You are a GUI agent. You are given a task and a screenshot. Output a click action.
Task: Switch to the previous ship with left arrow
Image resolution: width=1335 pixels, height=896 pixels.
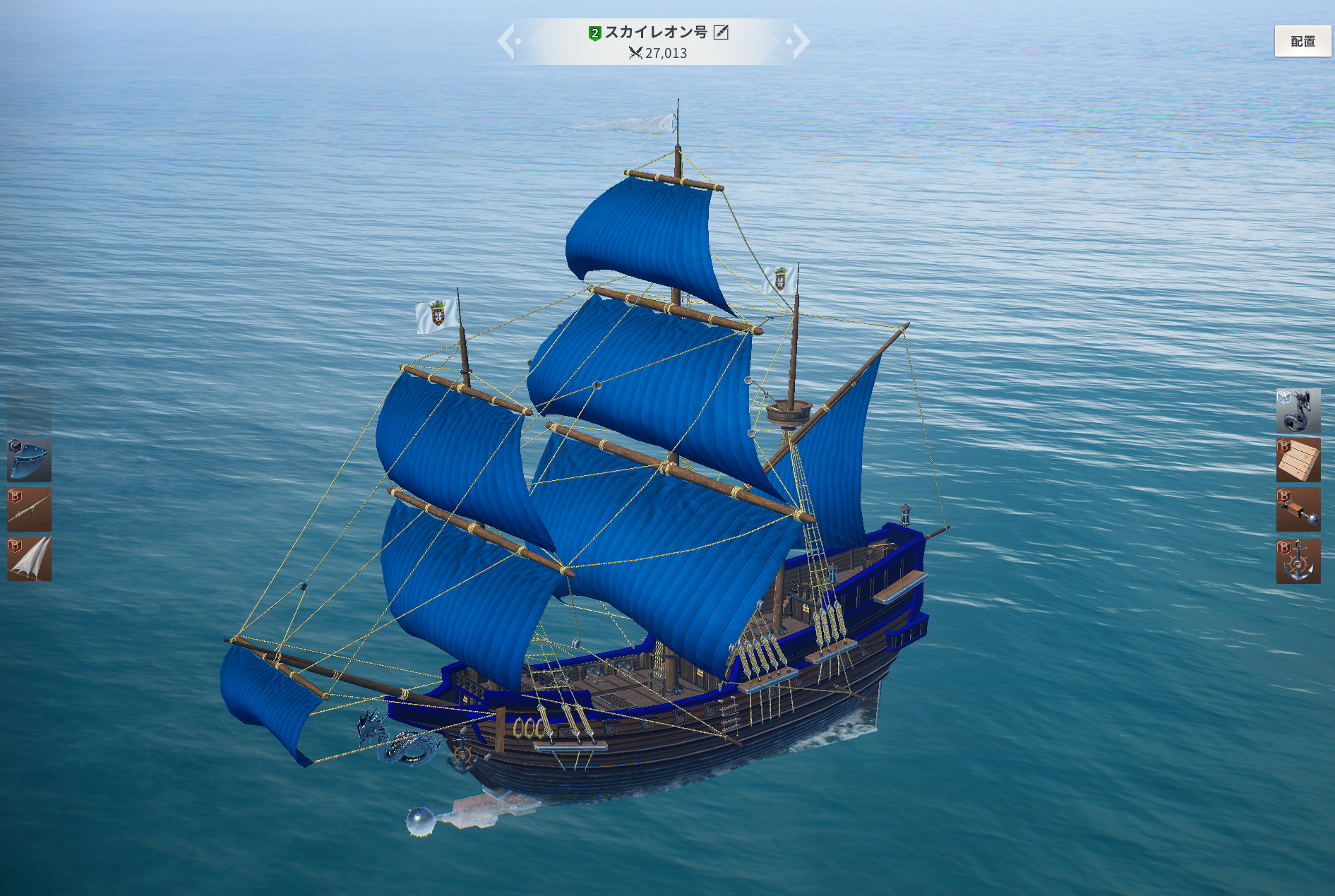coord(507,42)
